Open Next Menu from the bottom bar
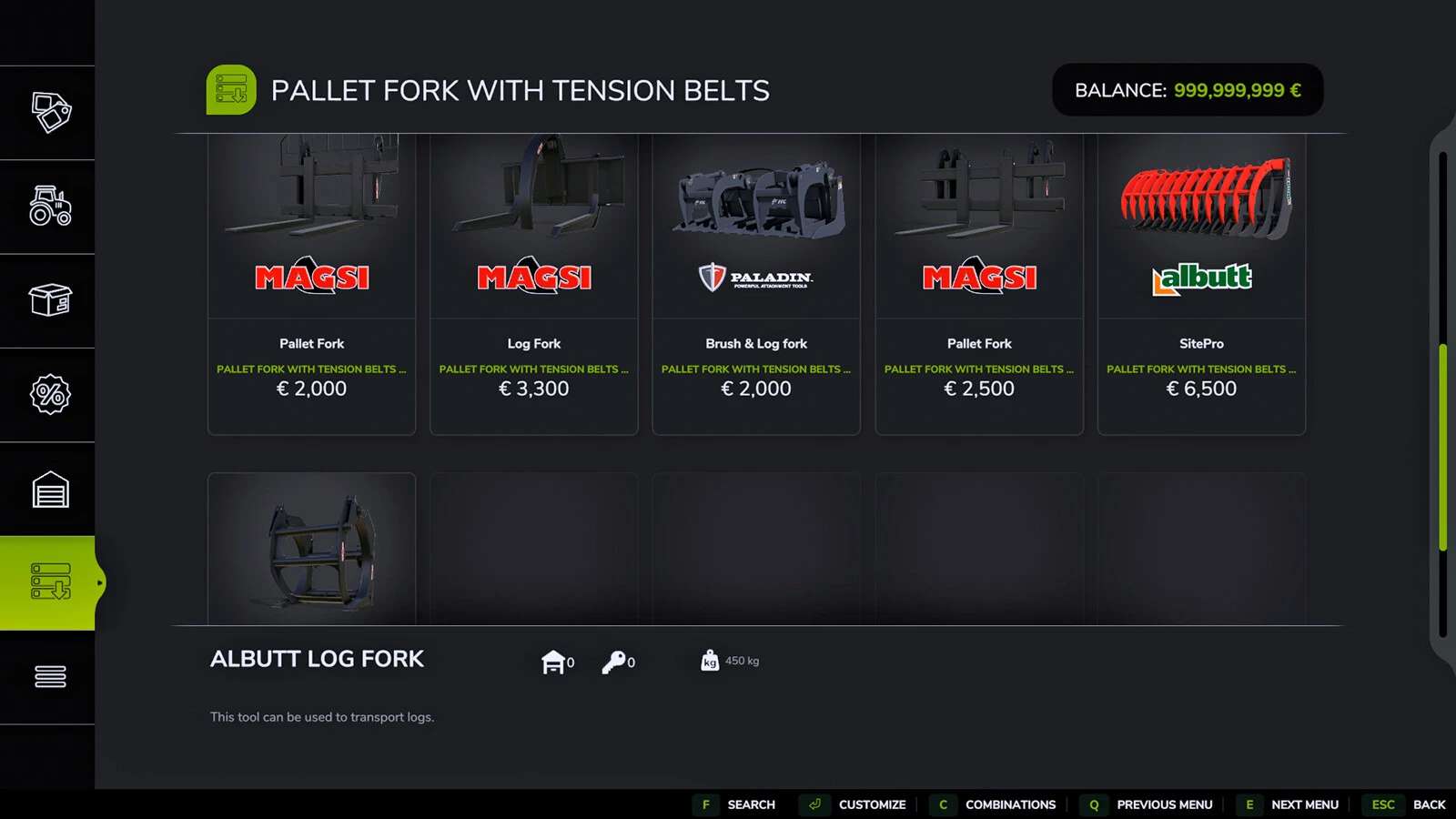 click(x=1305, y=804)
